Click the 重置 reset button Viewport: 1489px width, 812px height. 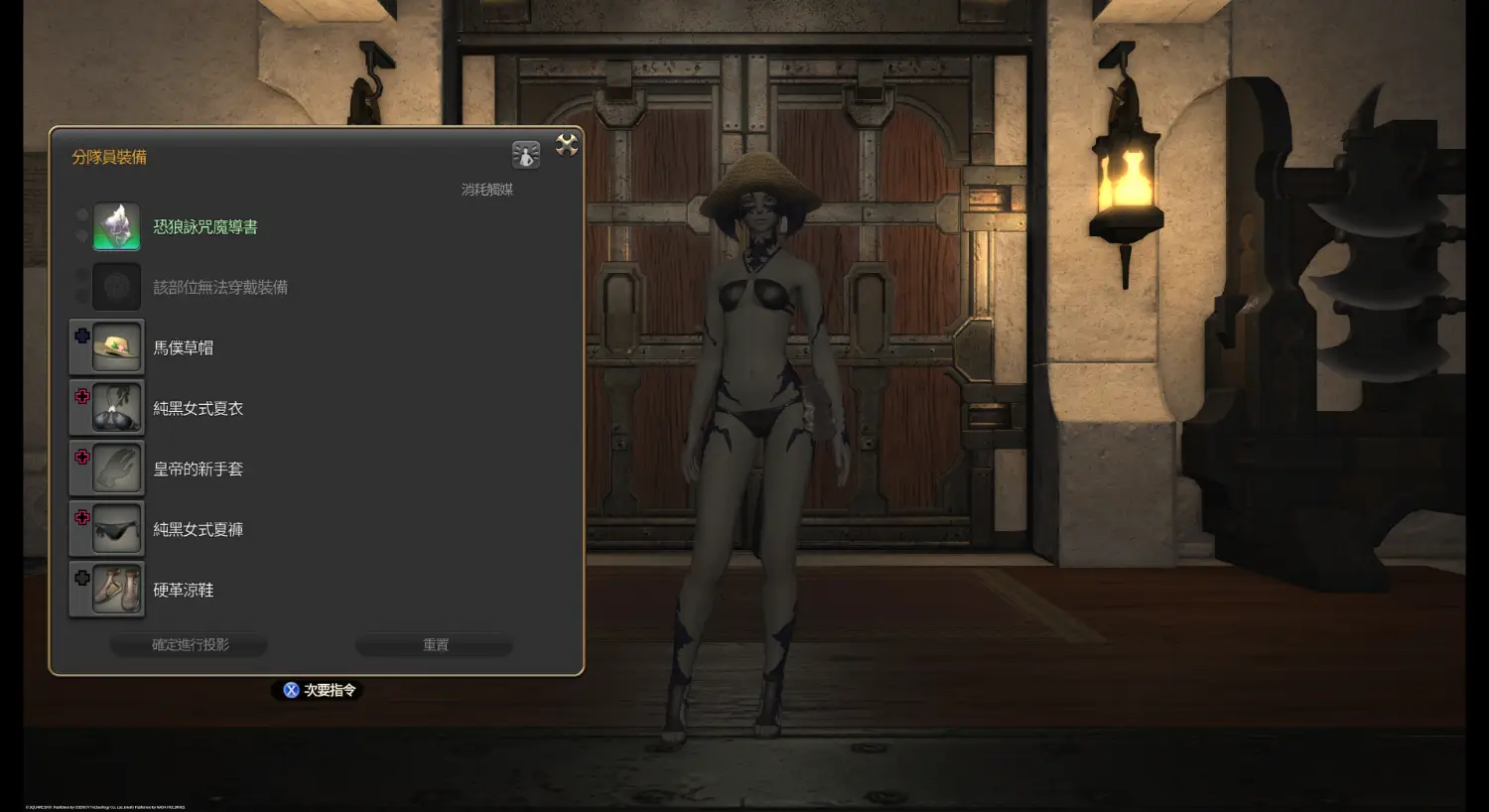pyautogui.click(x=435, y=645)
